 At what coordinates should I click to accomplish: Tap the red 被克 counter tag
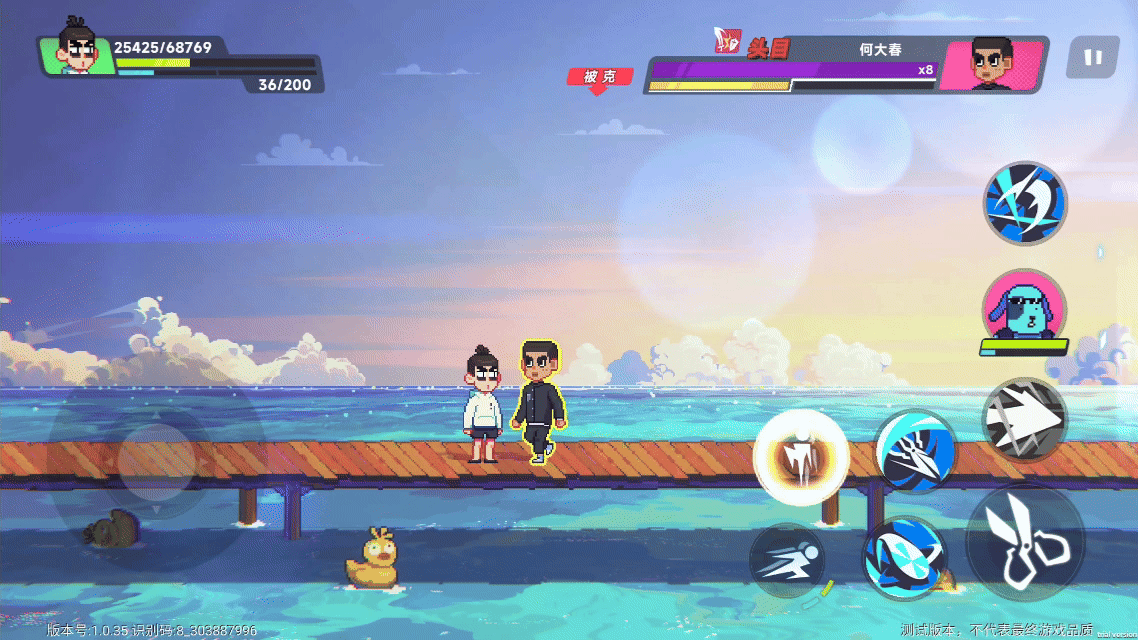600,77
